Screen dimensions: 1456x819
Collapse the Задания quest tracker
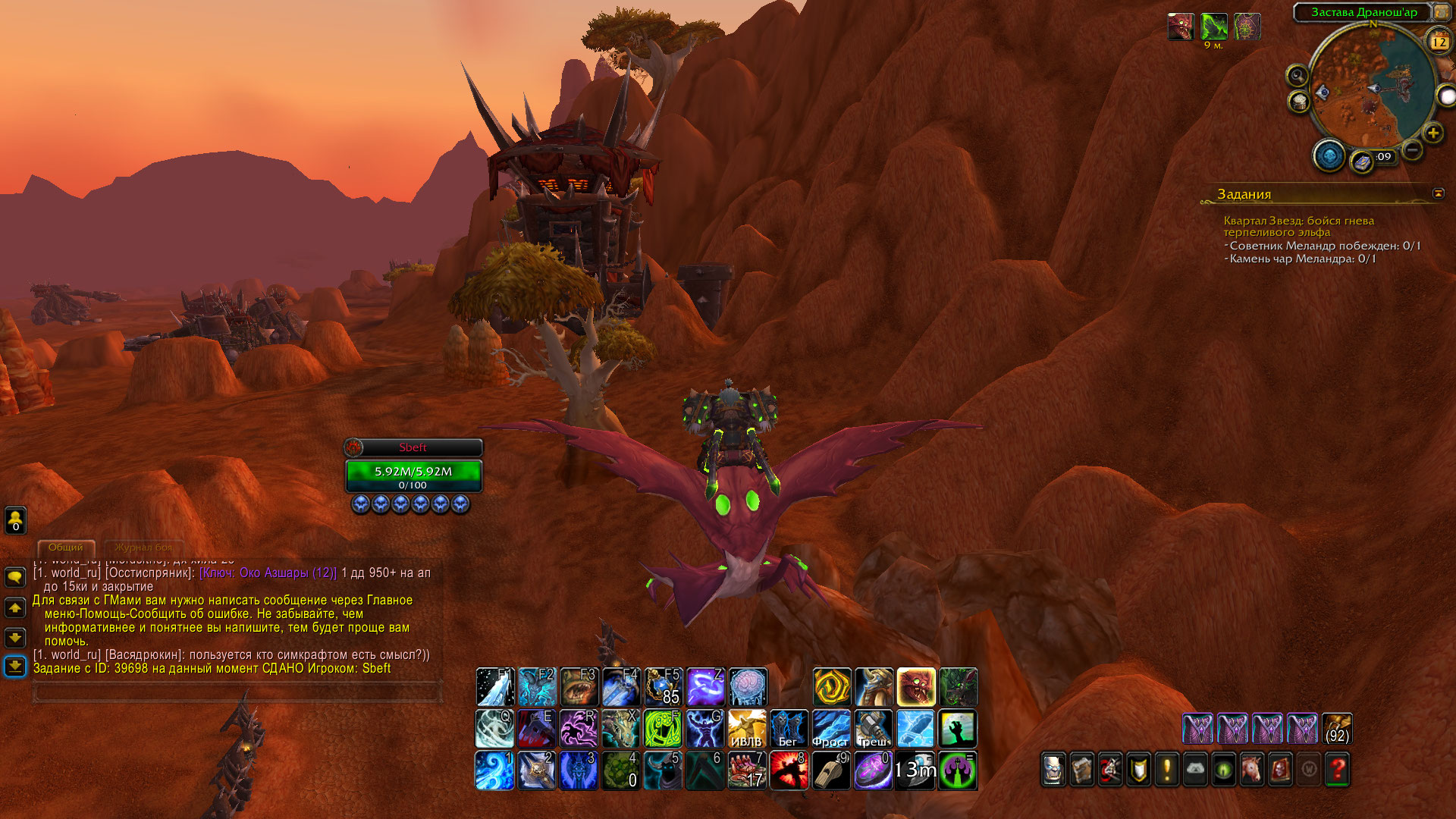(1438, 193)
